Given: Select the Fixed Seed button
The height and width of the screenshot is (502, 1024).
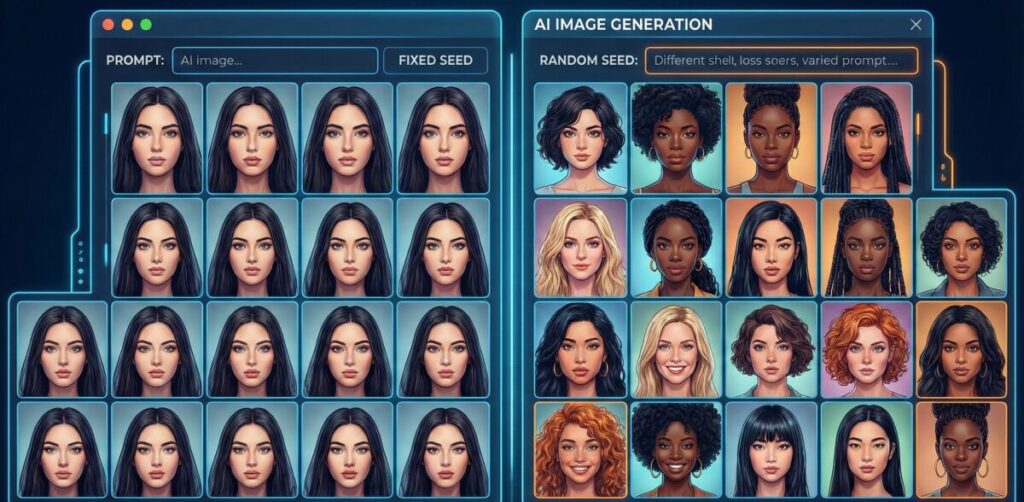Looking at the screenshot, I should tap(435, 60).
